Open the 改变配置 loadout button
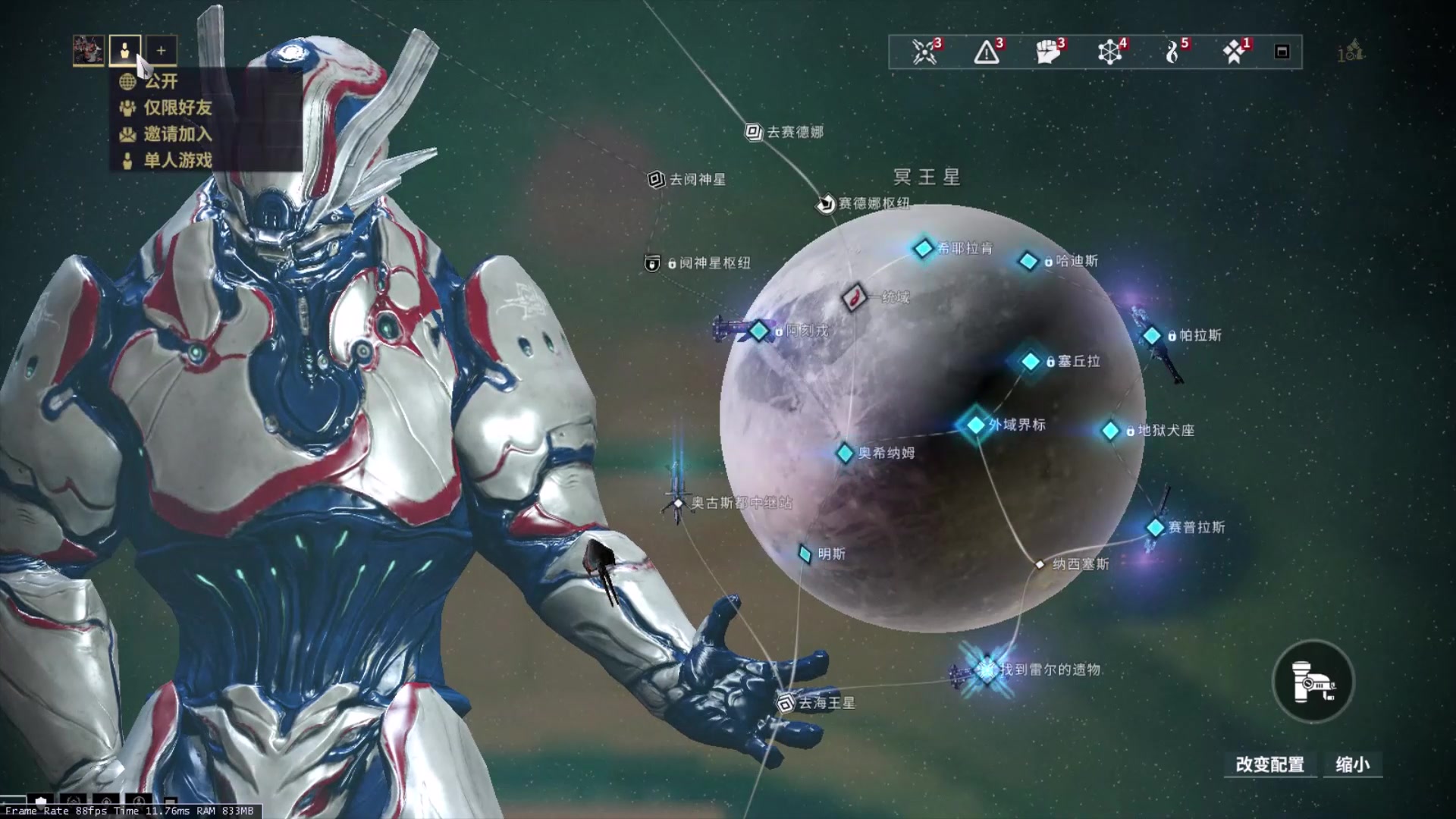This screenshot has height=819, width=1456. point(1269,764)
